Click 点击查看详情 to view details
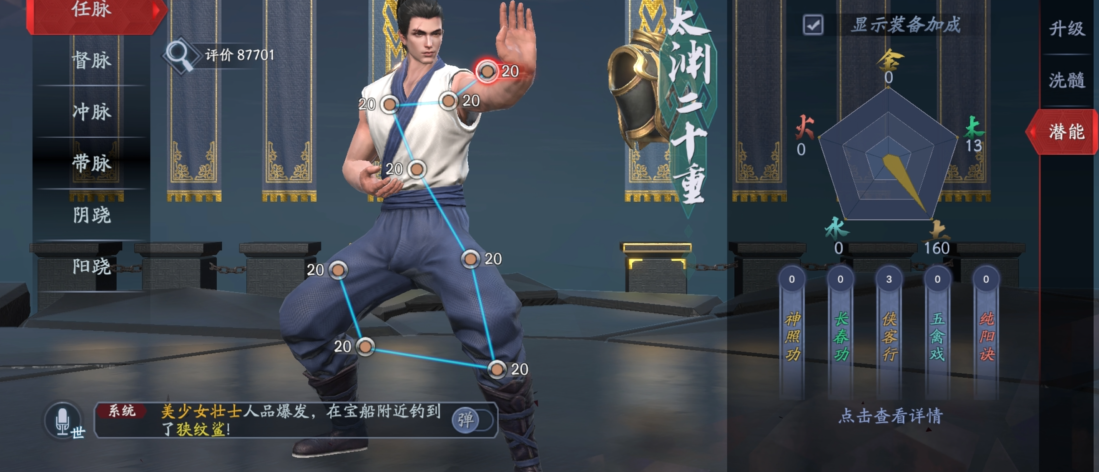The width and height of the screenshot is (1099, 472). [889, 416]
